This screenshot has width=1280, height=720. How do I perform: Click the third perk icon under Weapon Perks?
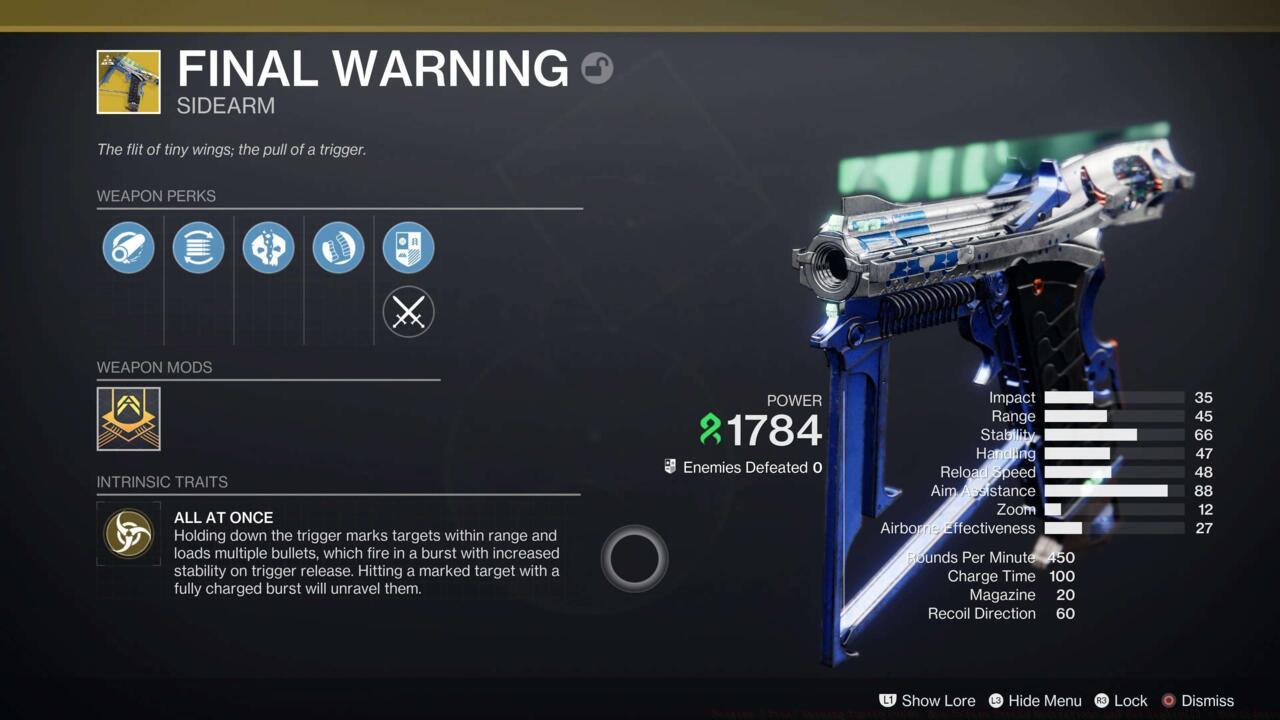click(268, 247)
